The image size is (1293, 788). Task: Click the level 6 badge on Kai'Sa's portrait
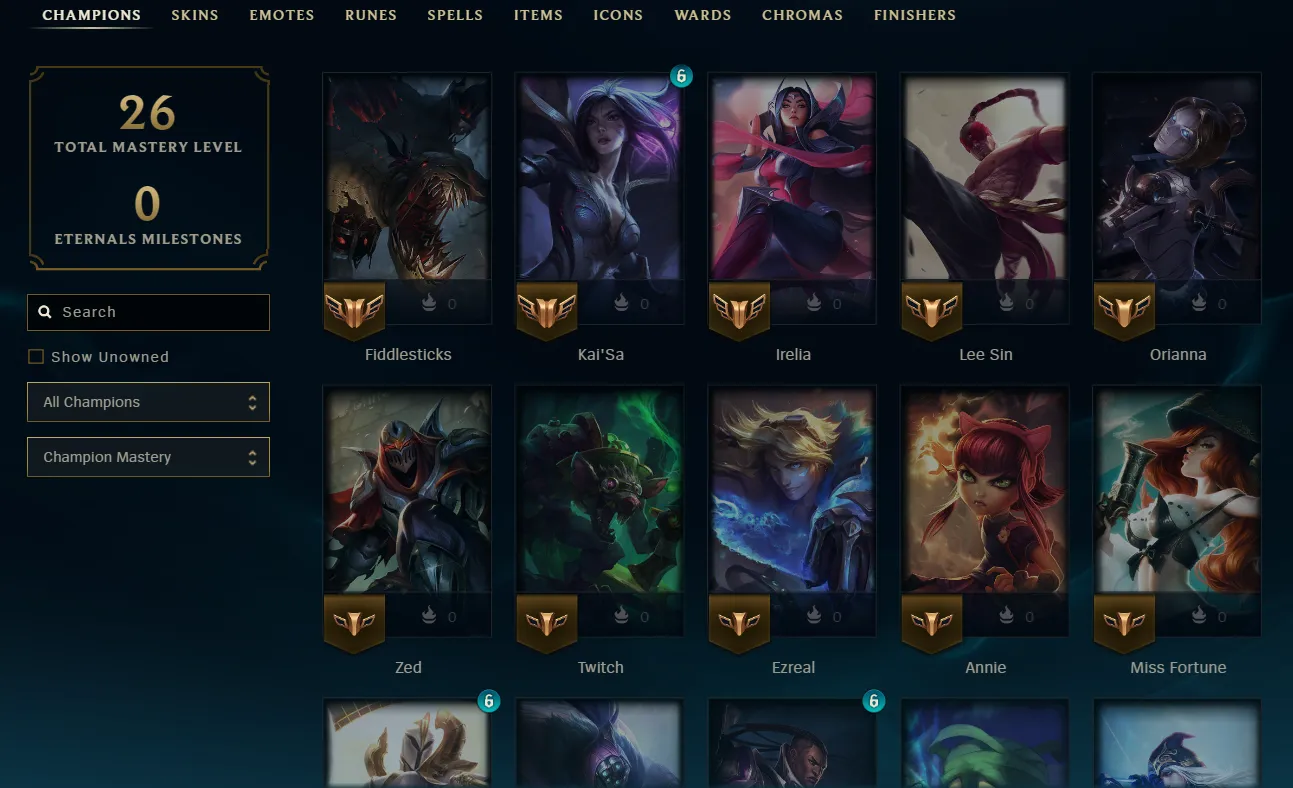pos(681,76)
